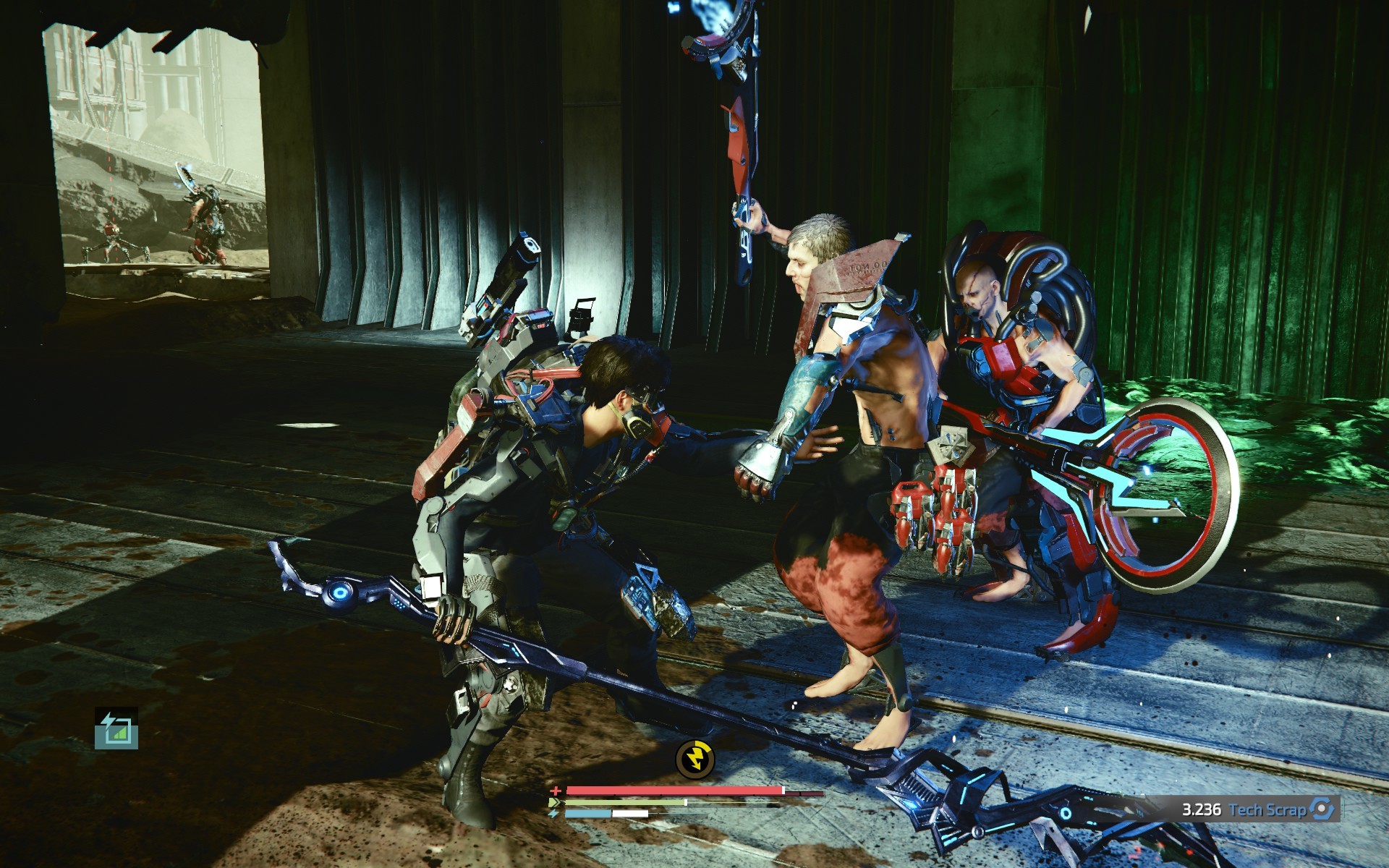This screenshot has height=868, width=1389.
Task: Select the yellow lightning energy charge icon
Action: (x=694, y=758)
